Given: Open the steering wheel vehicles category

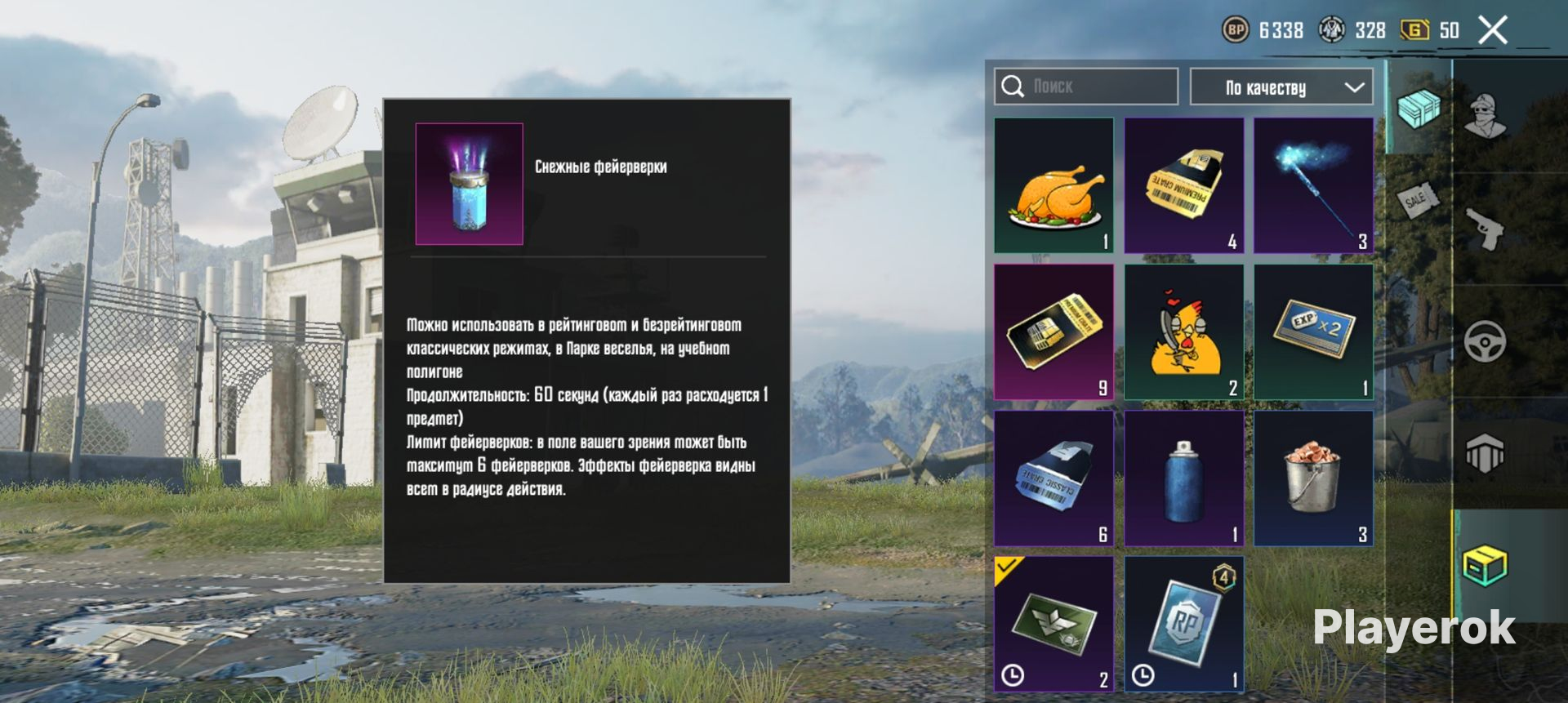Looking at the screenshot, I should tap(1486, 341).
